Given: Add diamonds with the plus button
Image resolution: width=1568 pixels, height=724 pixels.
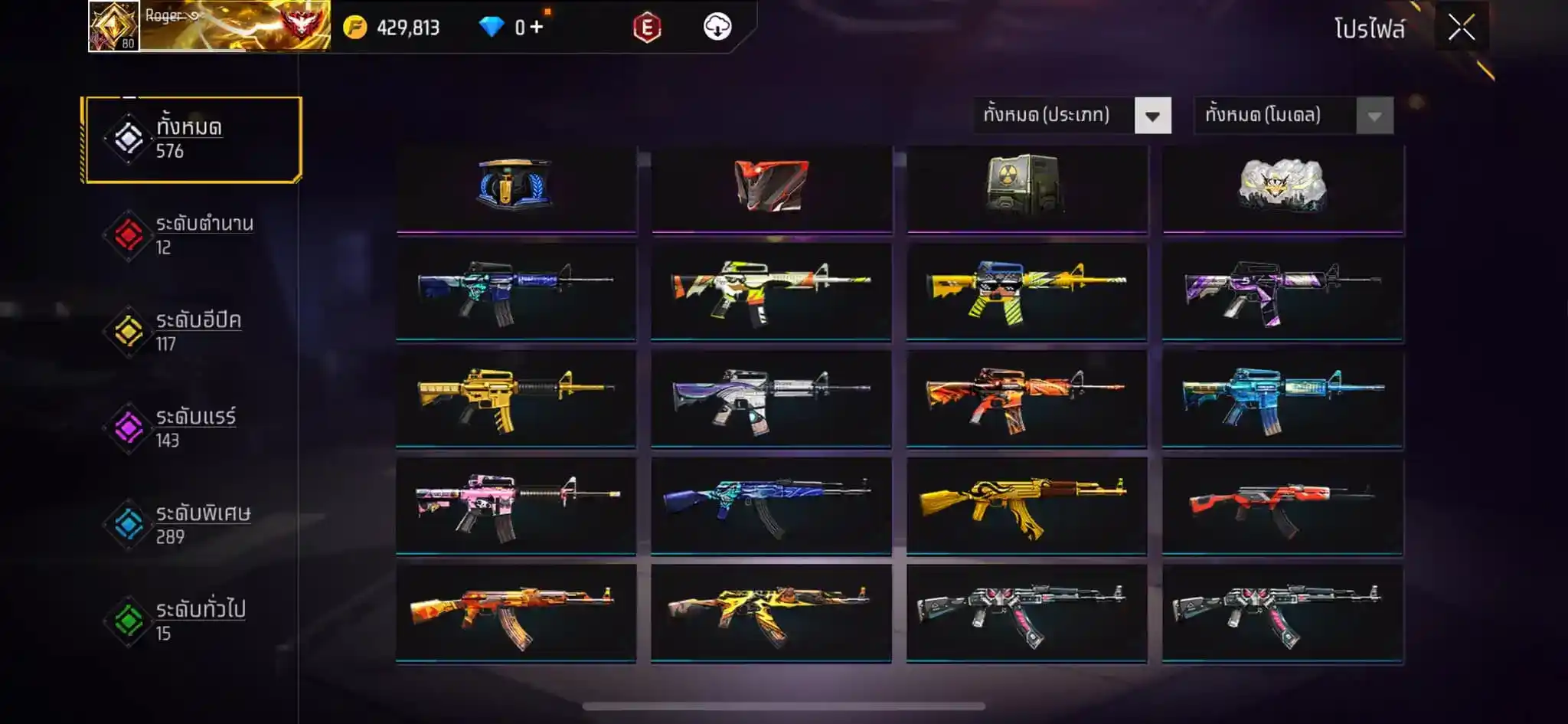Looking at the screenshot, I should pos(536,28).
